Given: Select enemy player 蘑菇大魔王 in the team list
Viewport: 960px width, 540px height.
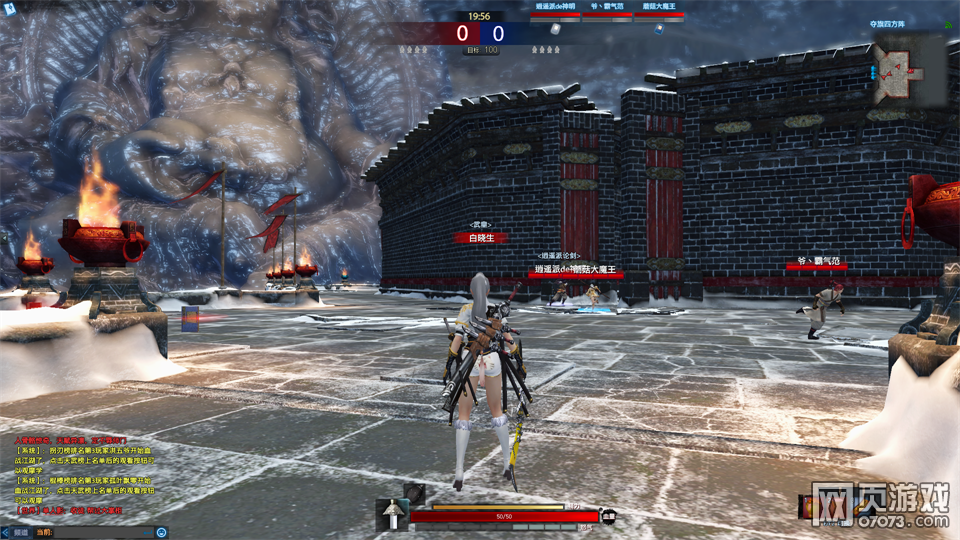Looking at the screenshot, I should 659,7.
